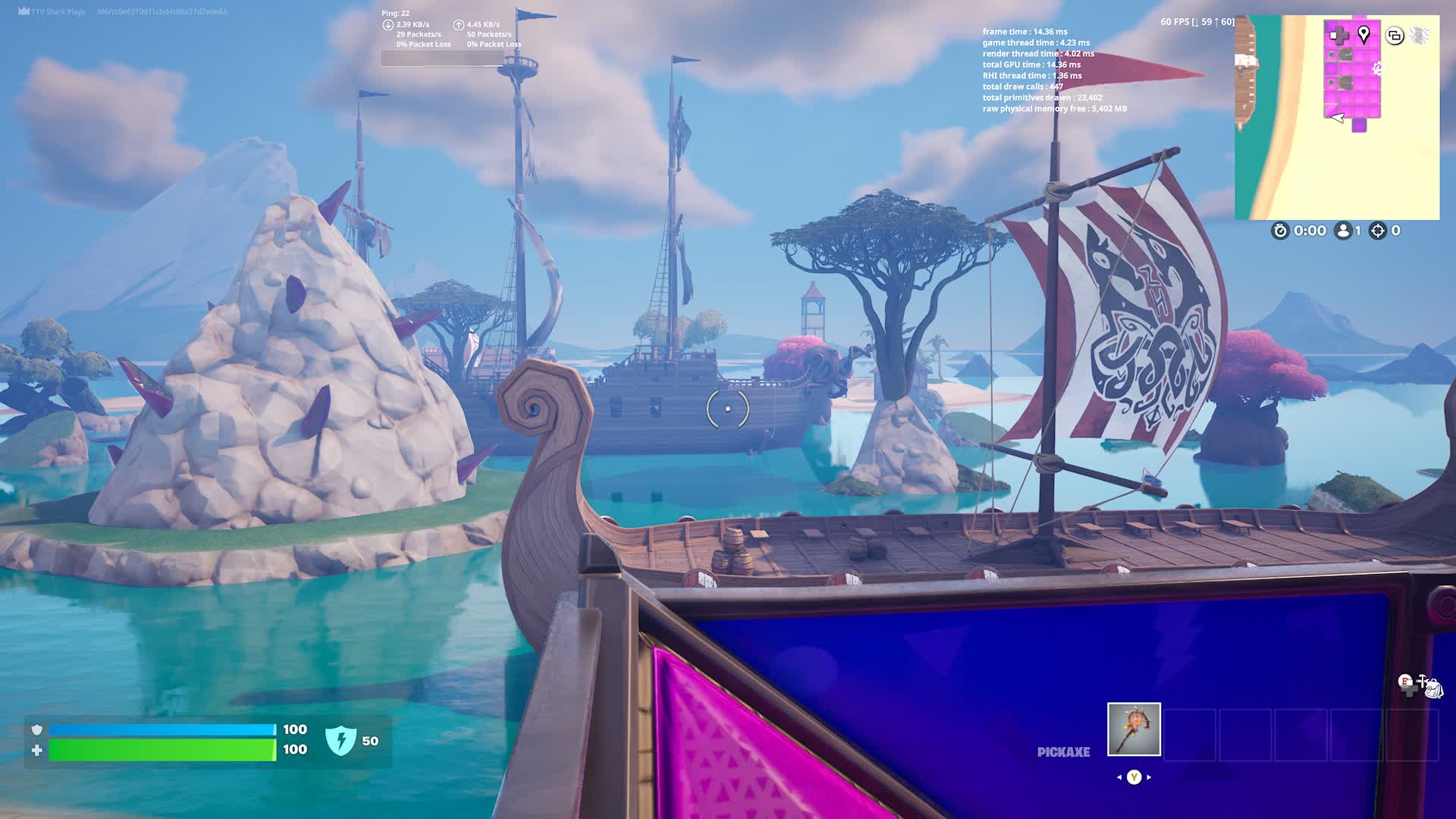Click the shield charge badge icon
Screen dimensions: 1456x819
coord(340,740)
